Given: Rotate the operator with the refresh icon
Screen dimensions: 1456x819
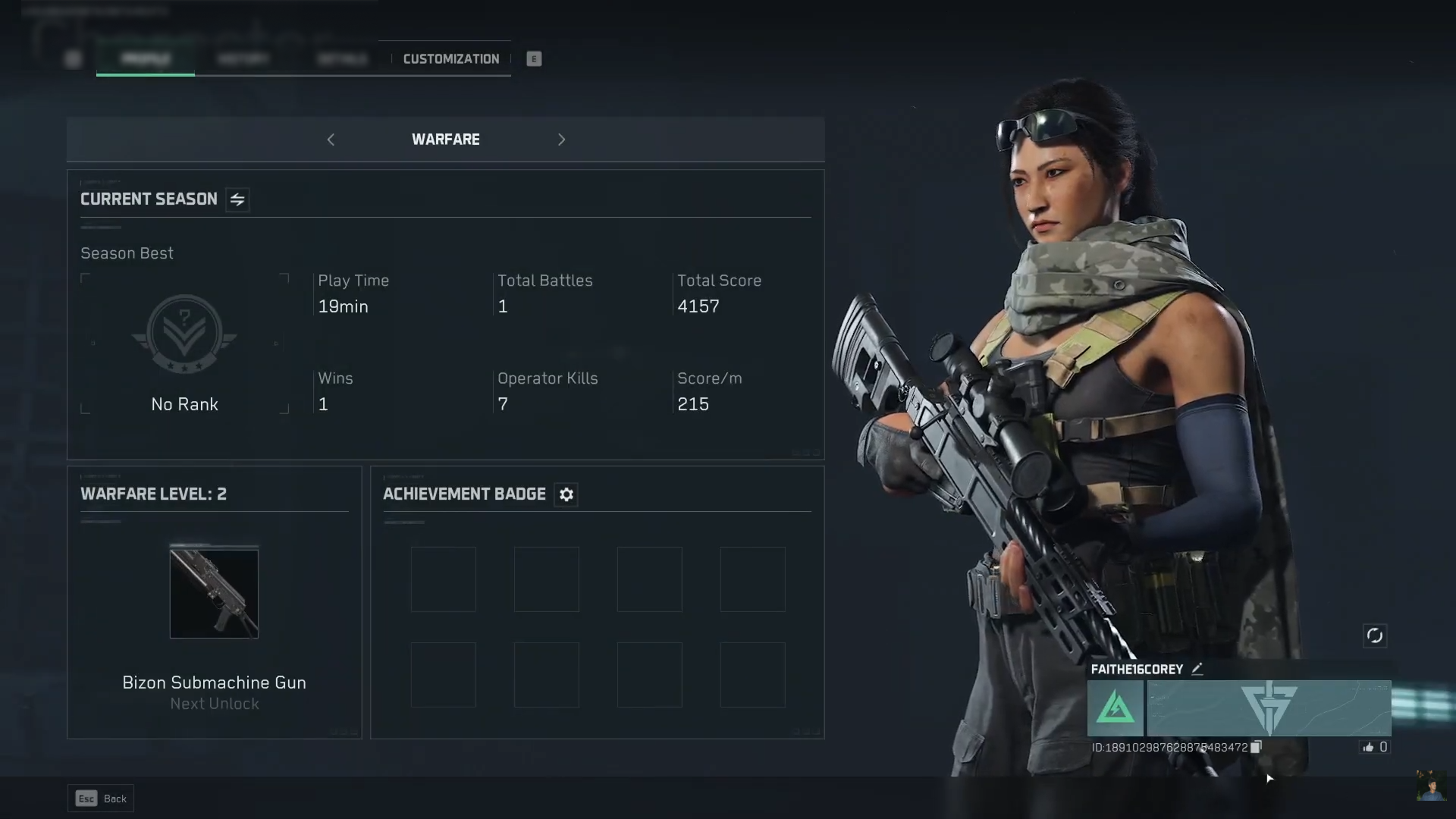Looking at the screenshot, I should pyautogui.click(x=1374, y=635).
